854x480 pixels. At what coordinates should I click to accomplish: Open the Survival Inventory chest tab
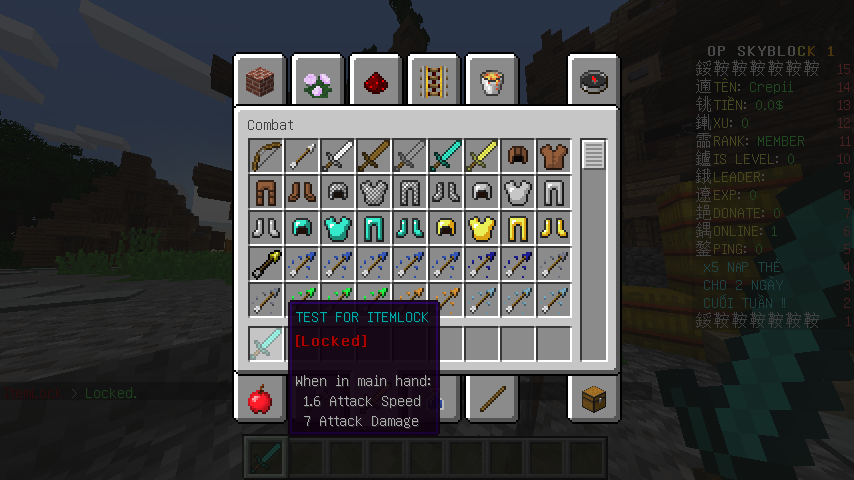pos(595,400)
